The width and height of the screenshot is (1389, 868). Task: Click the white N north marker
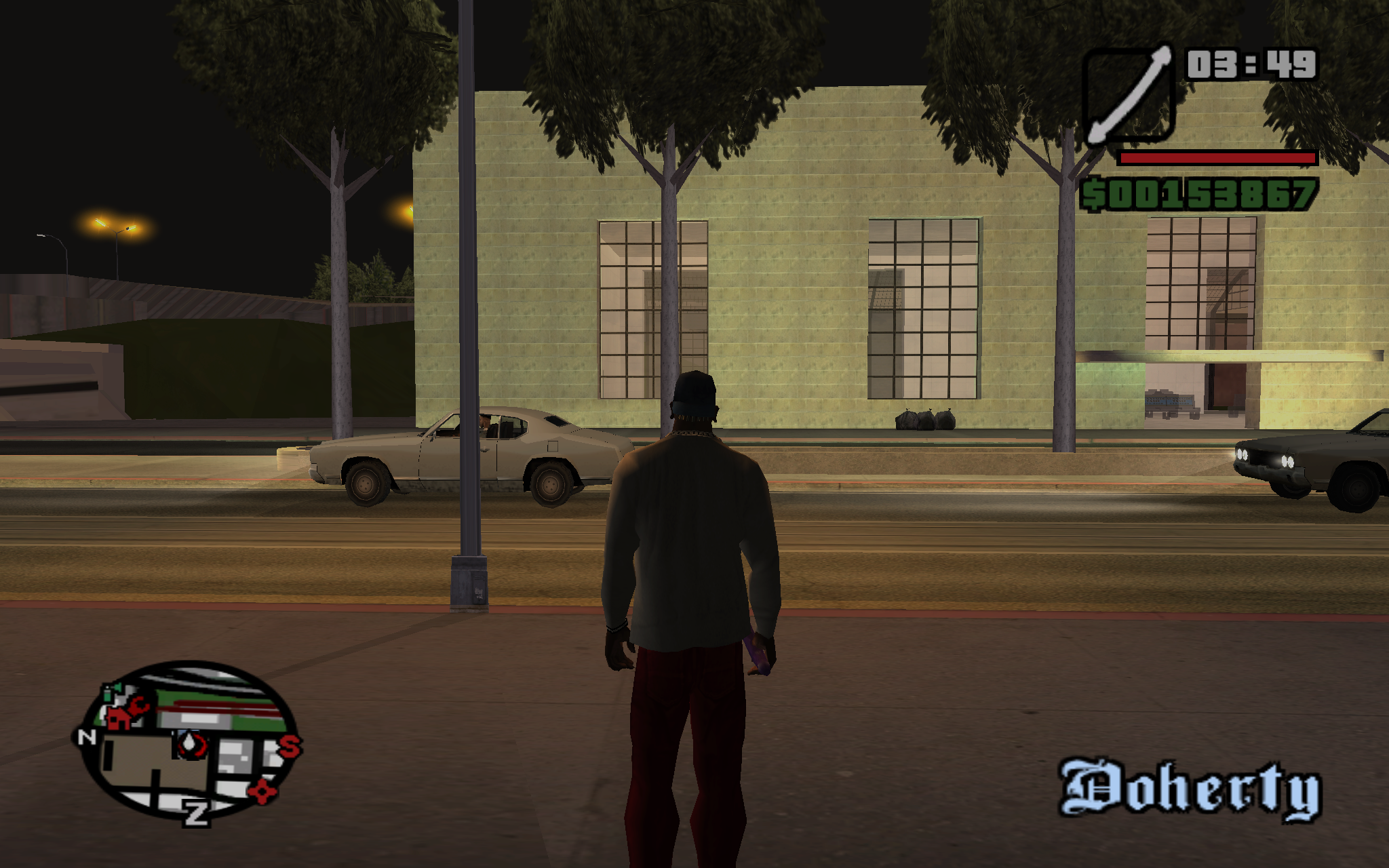pos(87,736)
